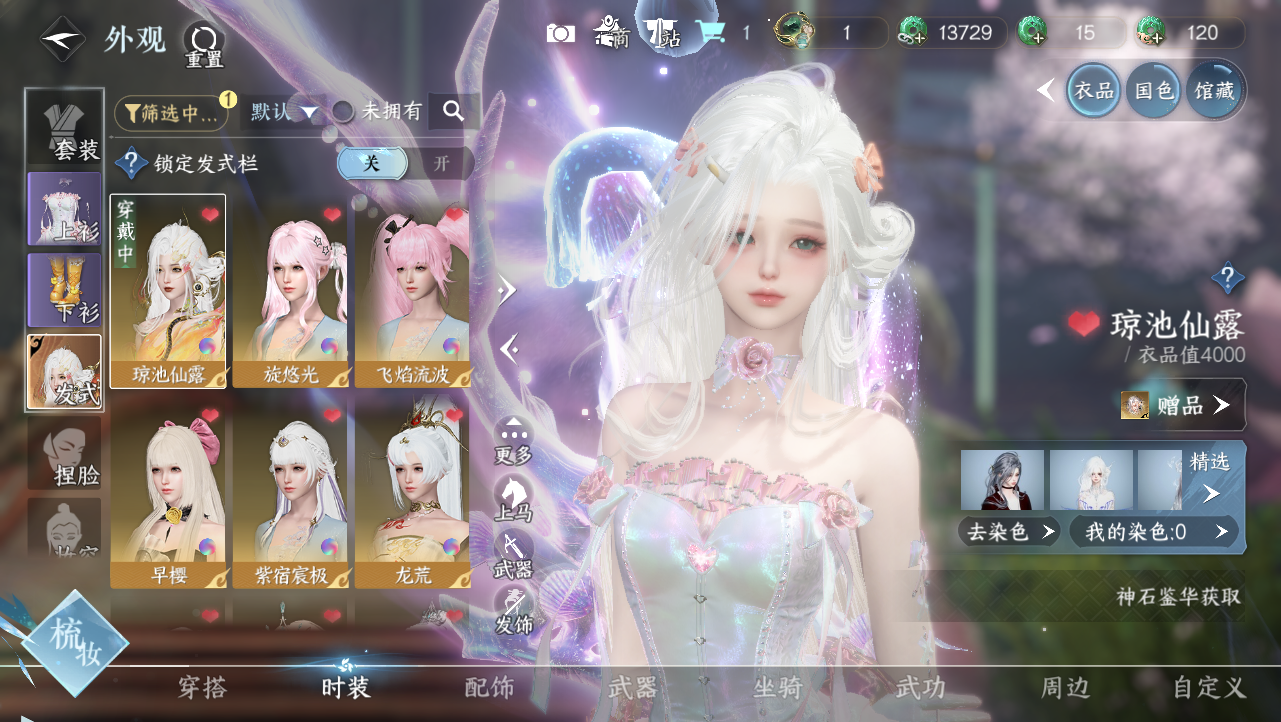Switch to the 套装 category
Image resolution: width=1281 pixels, height=722 pixels.
[x=65, y=127]
